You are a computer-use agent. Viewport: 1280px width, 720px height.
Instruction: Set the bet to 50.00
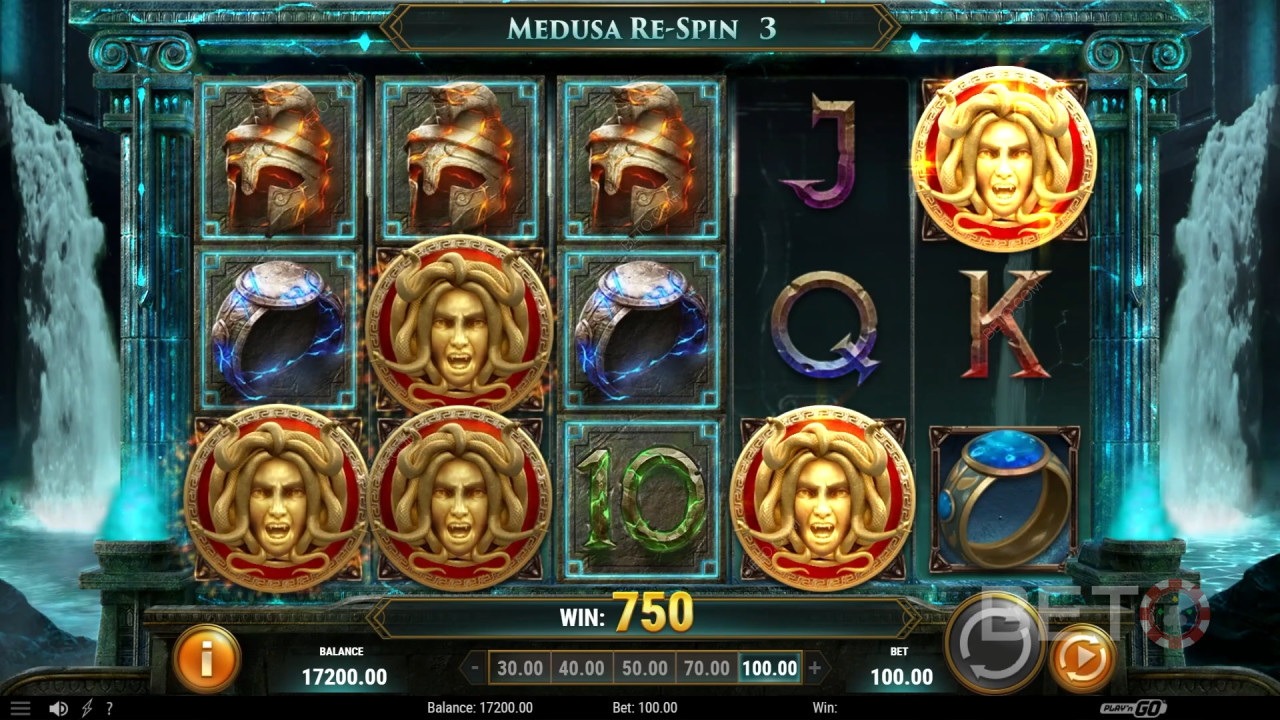click(x=643, y=668)
